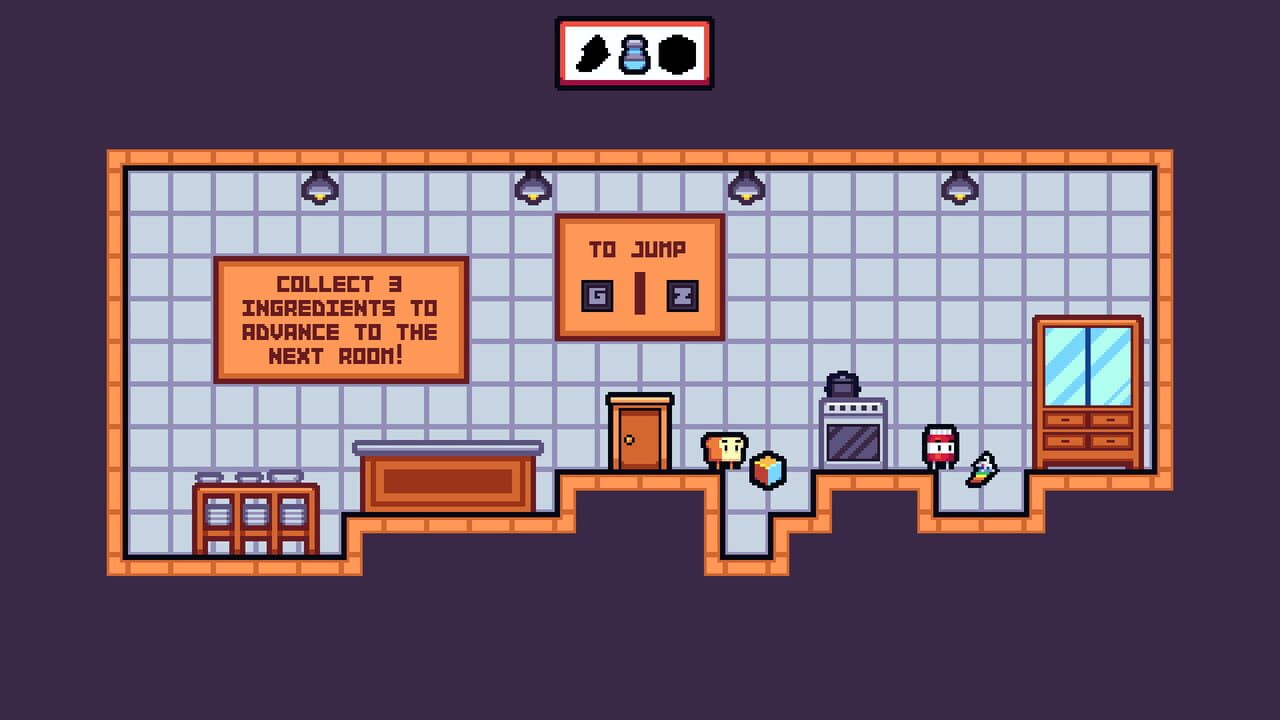This screenshot has height=720, width=1280.
Task: Switch on the leftmost ceiling lamp
Action: coord(318,188)
